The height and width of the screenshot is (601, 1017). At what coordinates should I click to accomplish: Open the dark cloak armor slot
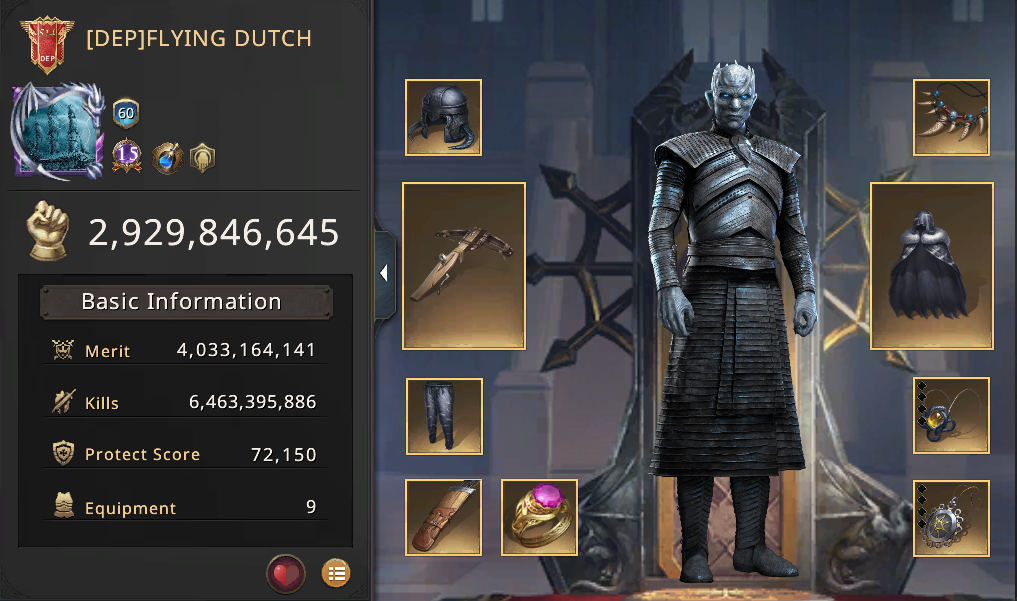pyautogui.click(x=931, y=266)
